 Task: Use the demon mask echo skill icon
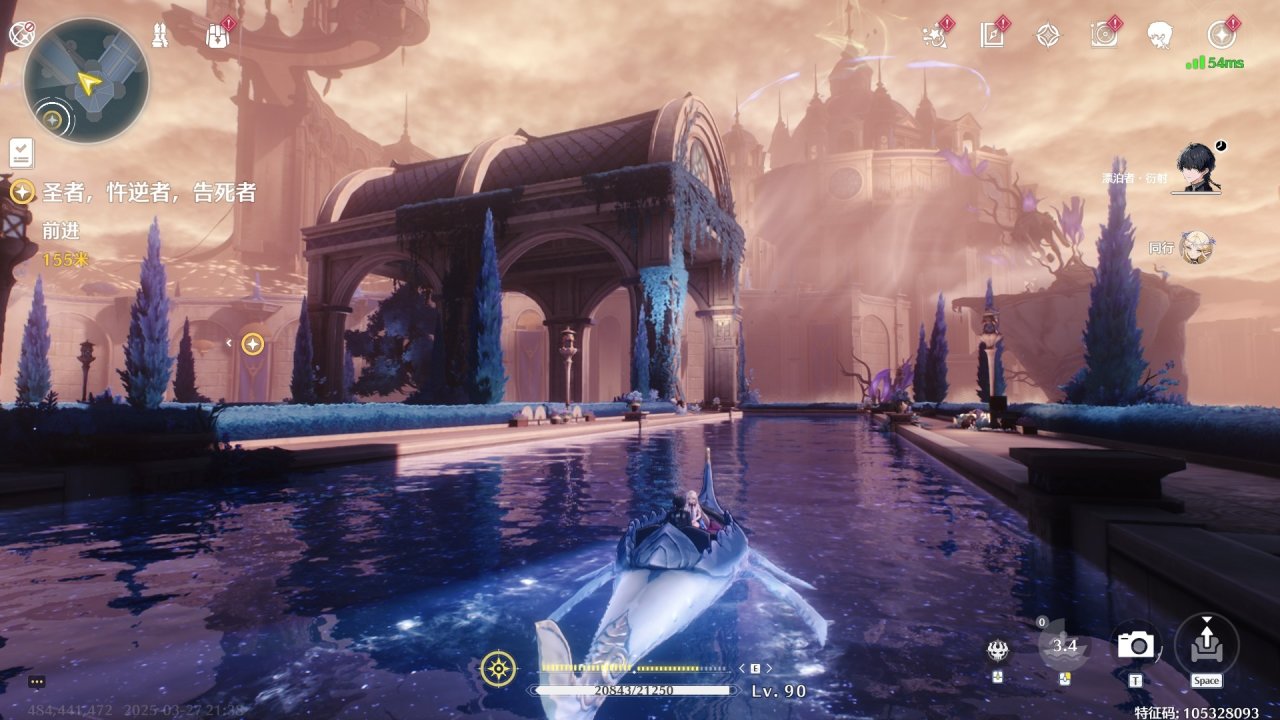pos(997,651)
